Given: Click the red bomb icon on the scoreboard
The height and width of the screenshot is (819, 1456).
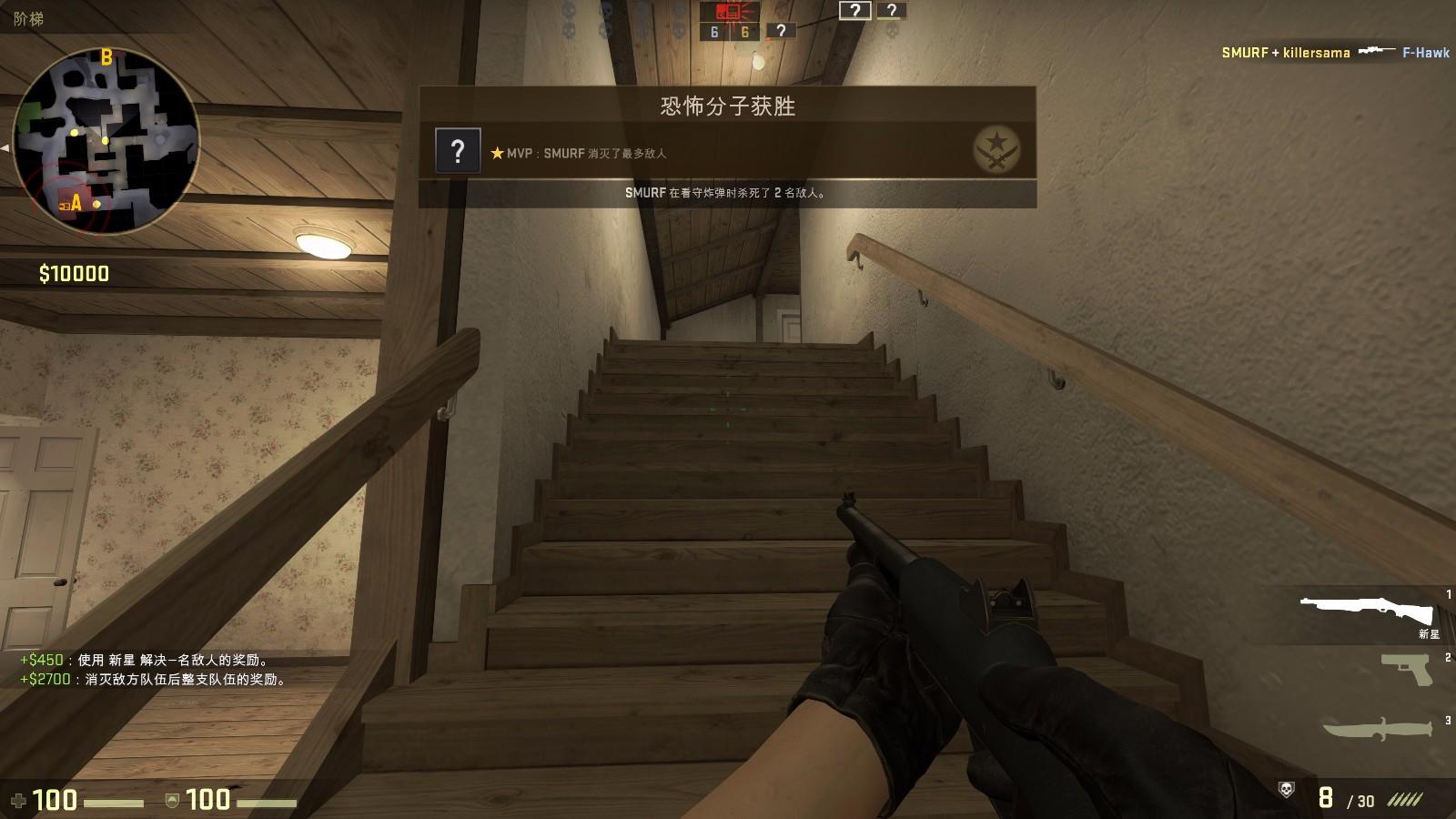Looking at the screenshot, I should click(x=727, y=12).
